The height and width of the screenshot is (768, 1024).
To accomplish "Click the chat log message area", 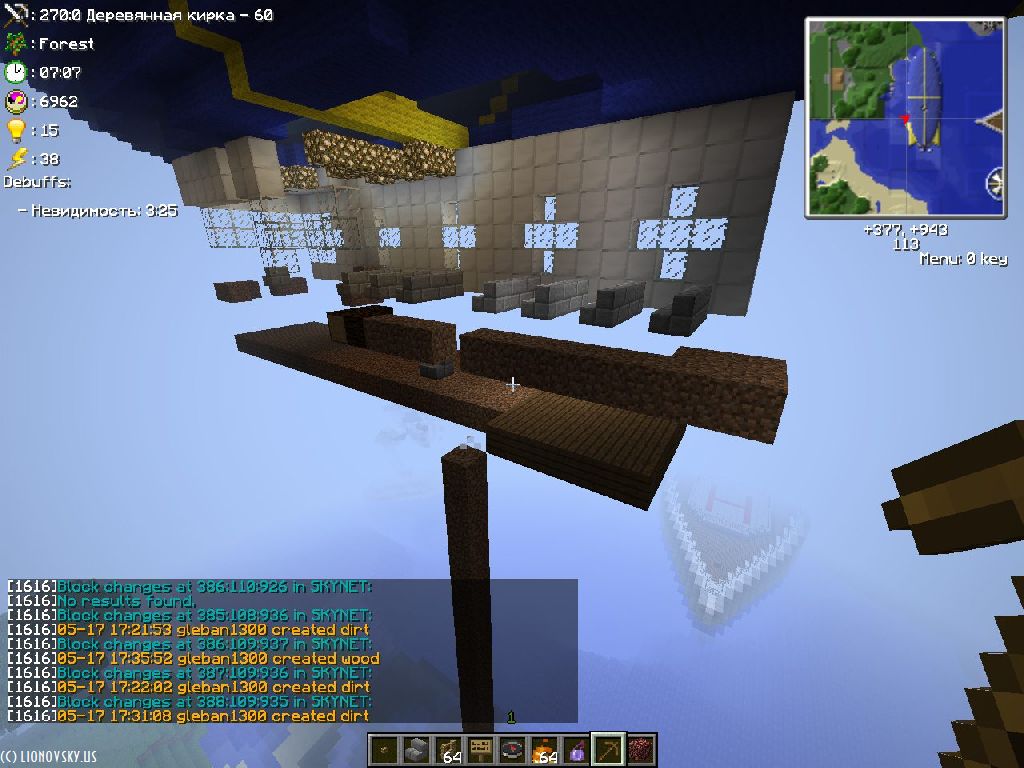I will pos(290,650).
